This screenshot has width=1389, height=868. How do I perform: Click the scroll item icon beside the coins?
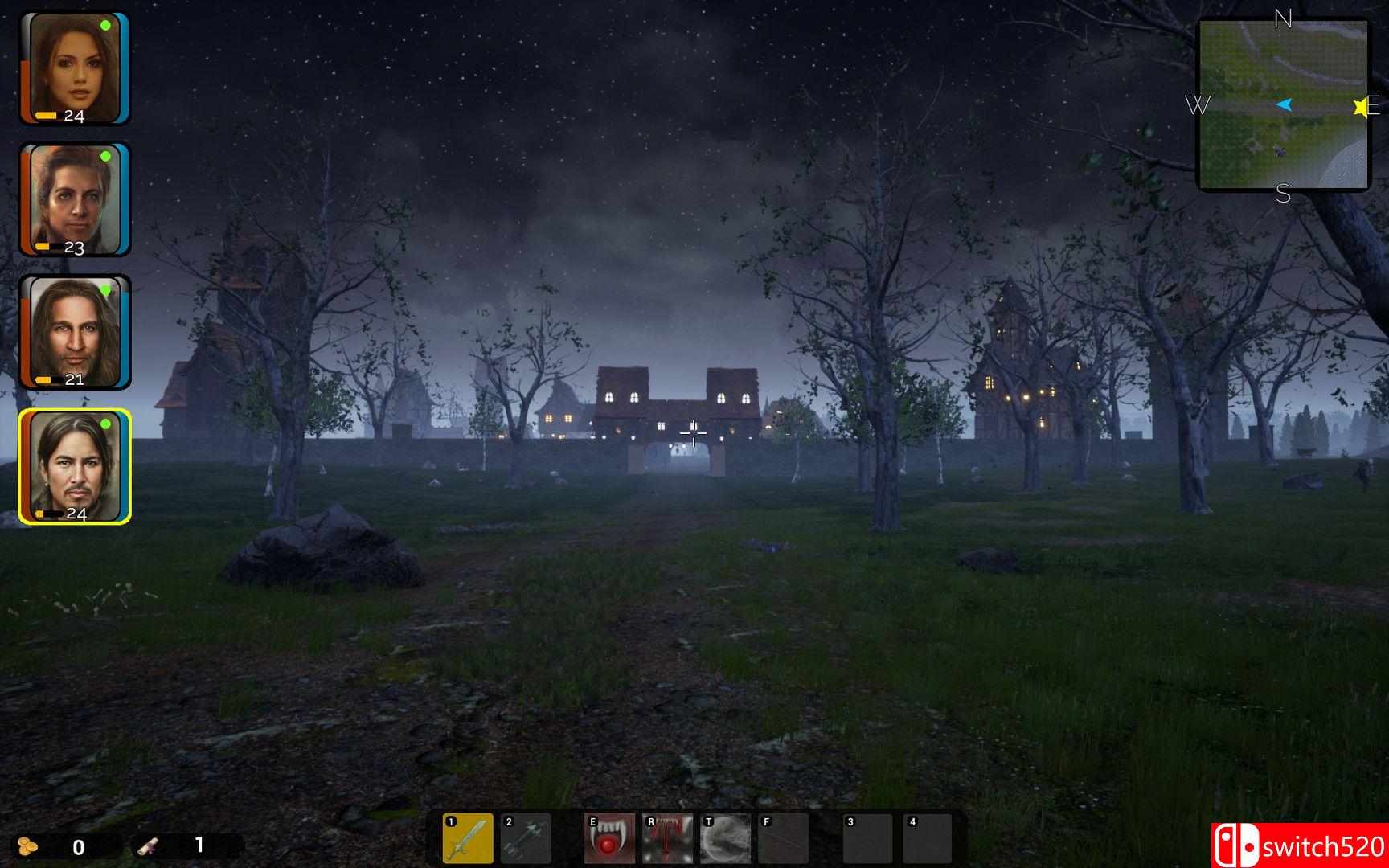point(150,845)
